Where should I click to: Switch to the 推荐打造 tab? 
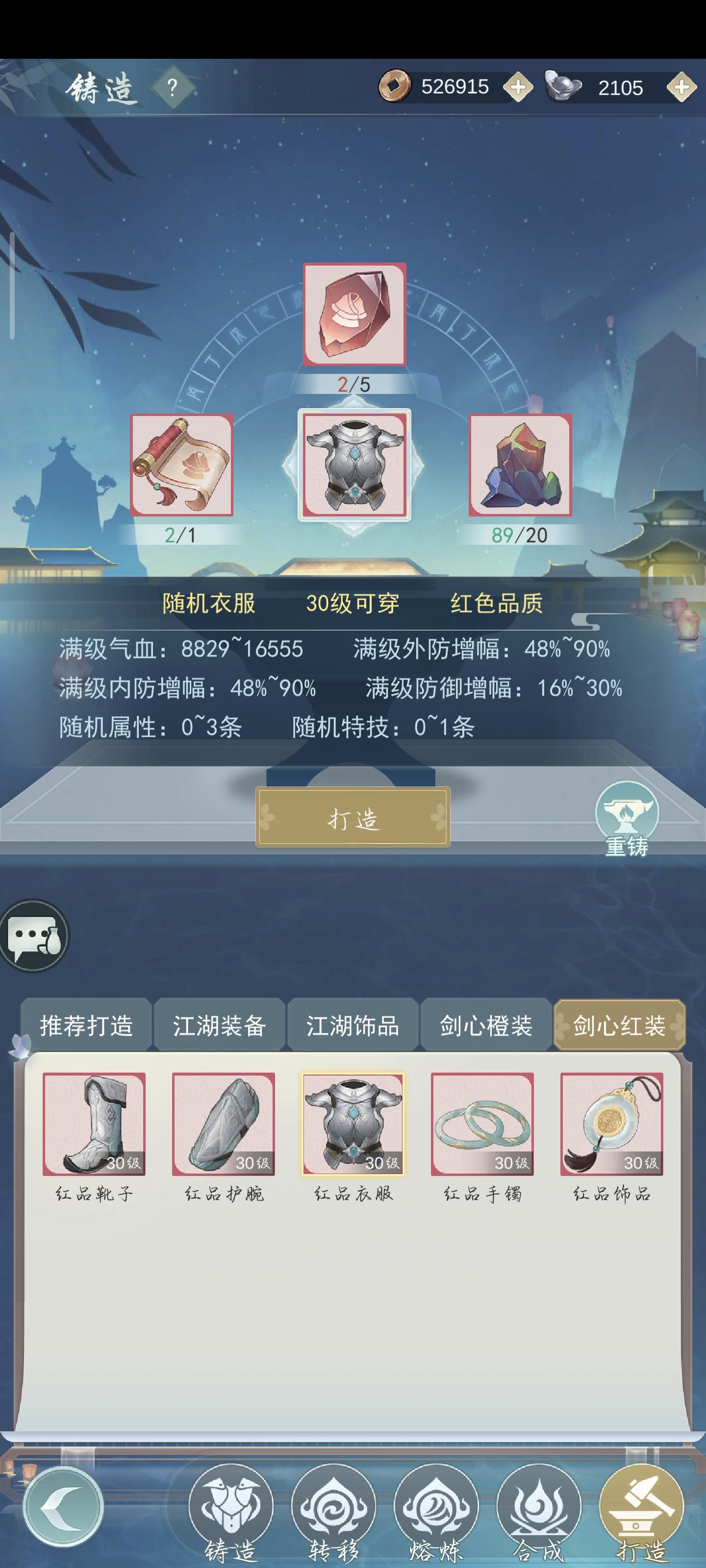(88, 1025)
